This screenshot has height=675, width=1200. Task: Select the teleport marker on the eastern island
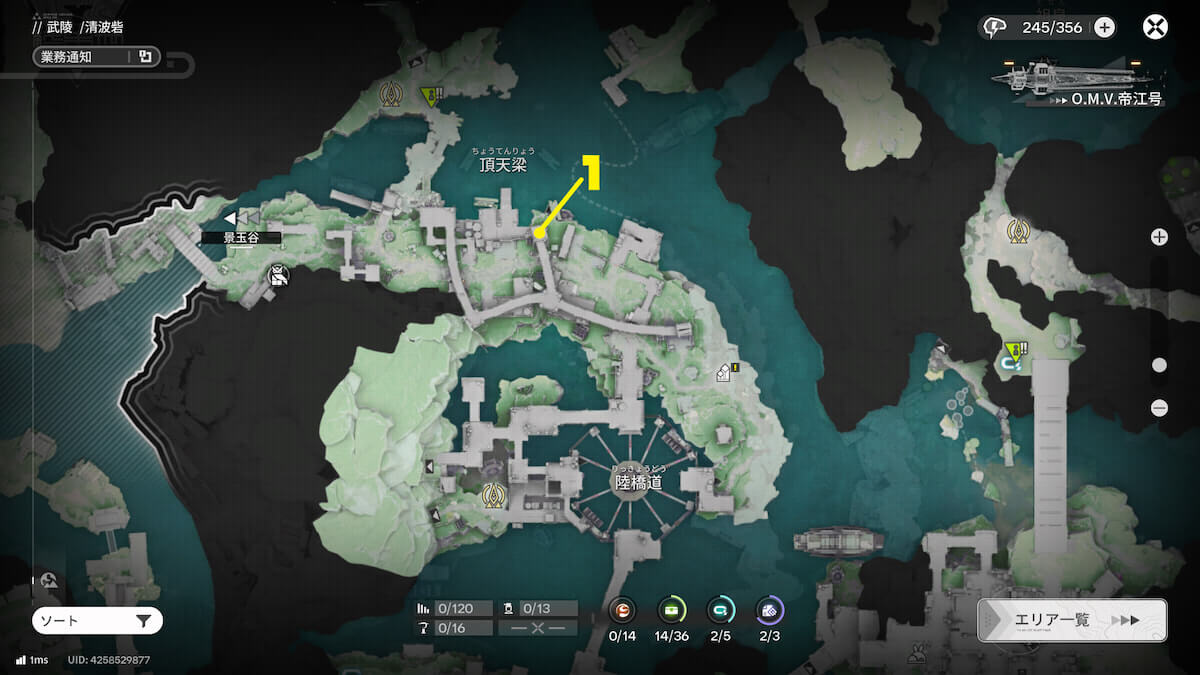pyautogui.click(x=1019, y=231)
